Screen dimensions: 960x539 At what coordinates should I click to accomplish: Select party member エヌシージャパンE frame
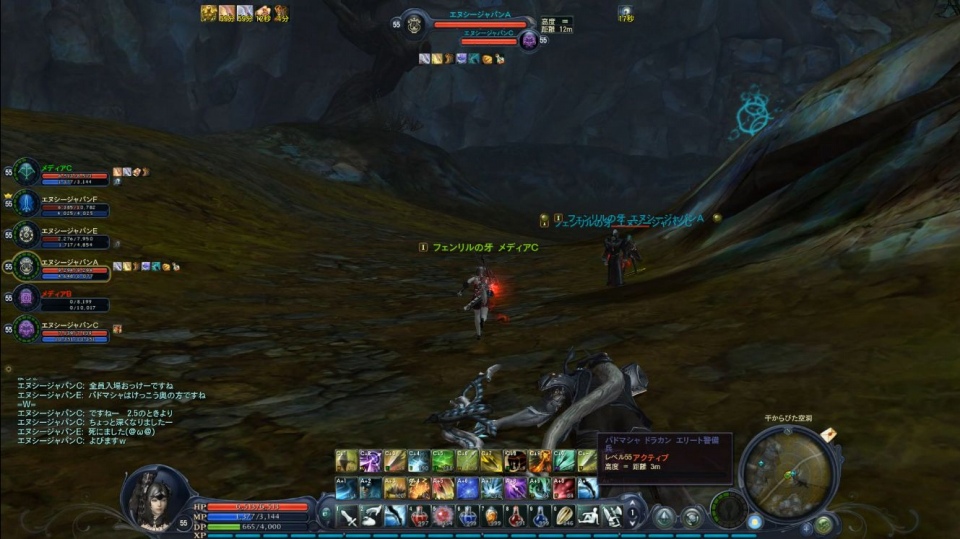(28, 234)
